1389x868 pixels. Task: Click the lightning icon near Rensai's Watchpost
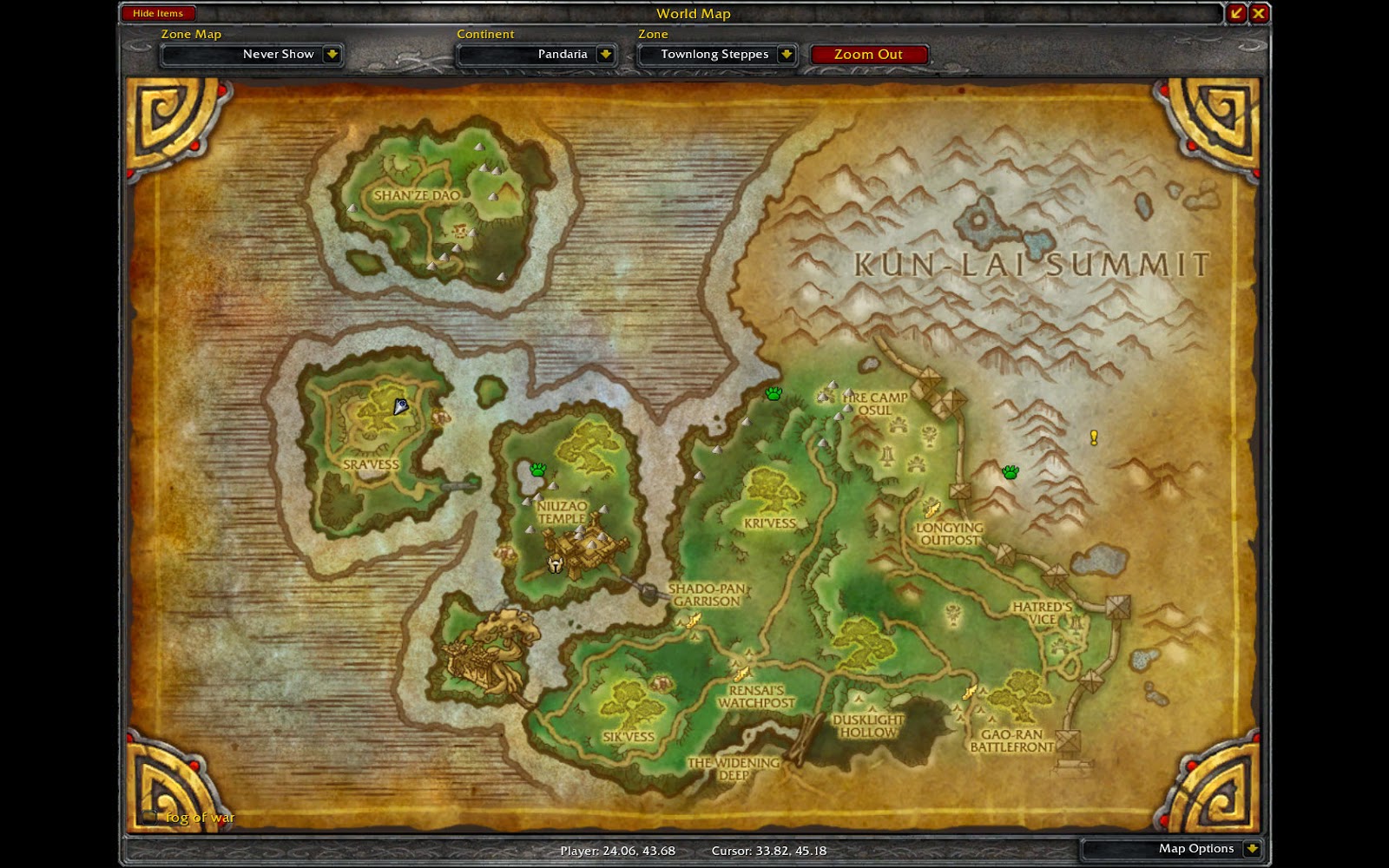pos(740,673)
